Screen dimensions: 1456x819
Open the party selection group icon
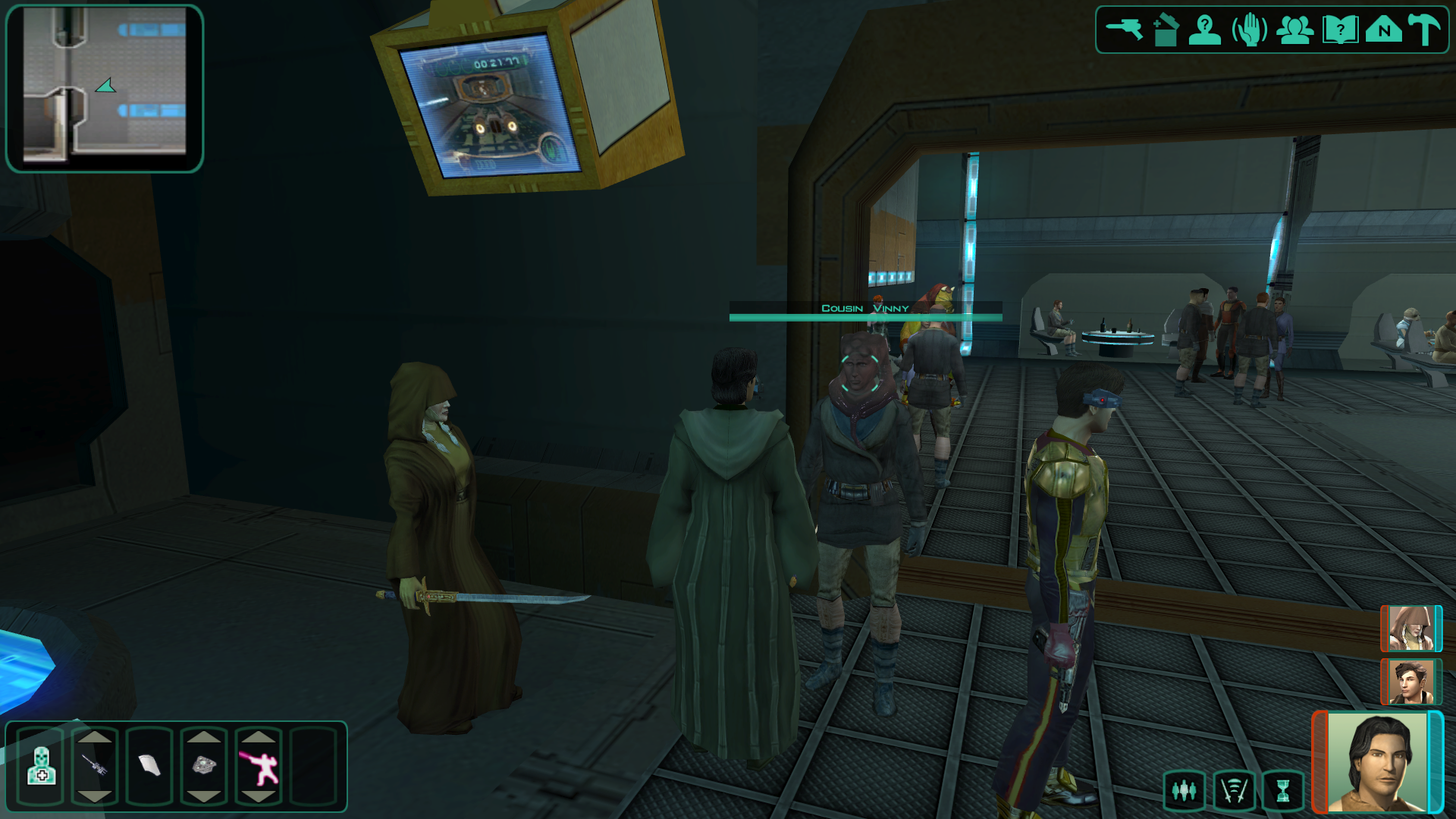point(1294,30)
